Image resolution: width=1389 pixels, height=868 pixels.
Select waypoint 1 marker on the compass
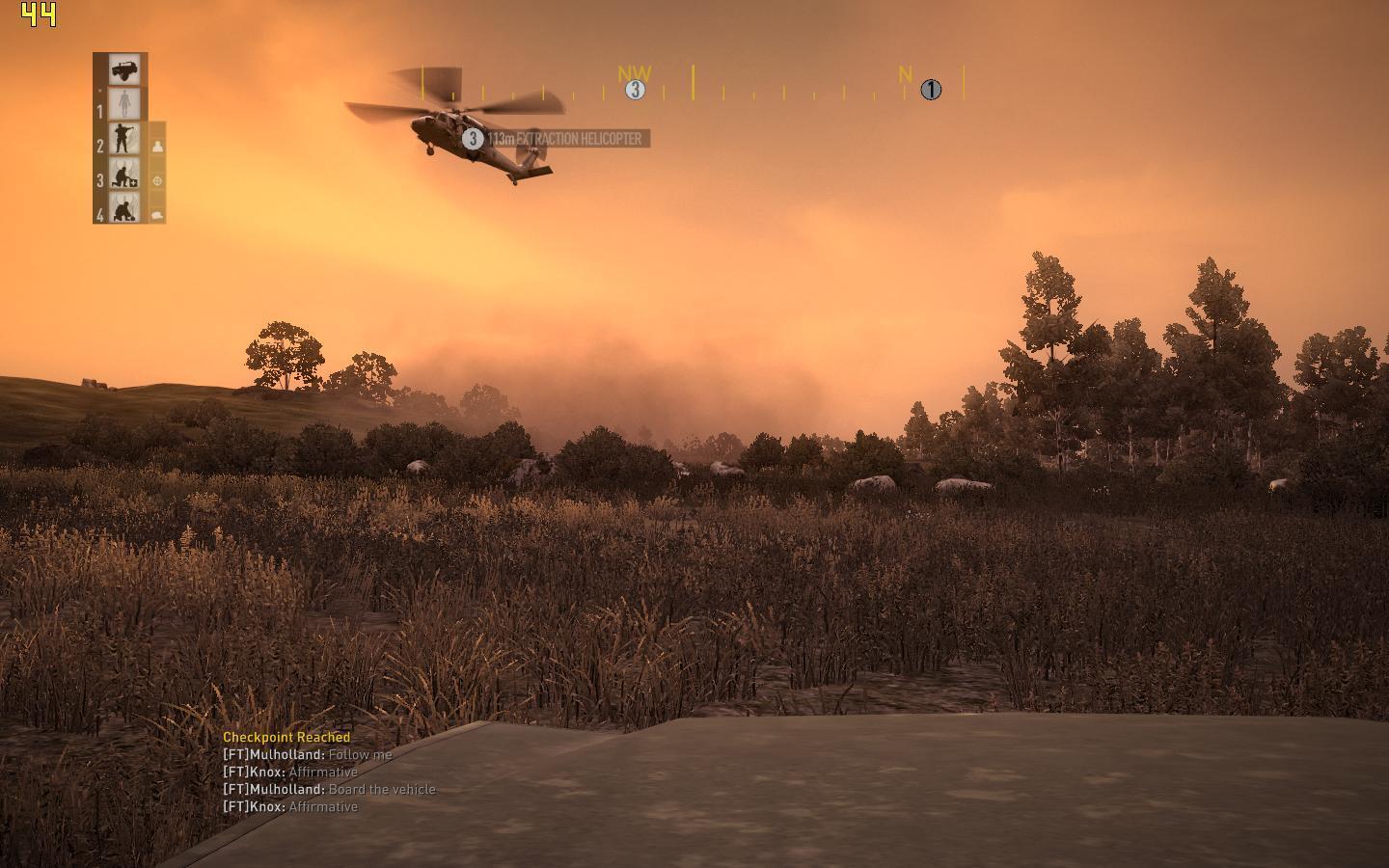(x=930, y=90)
